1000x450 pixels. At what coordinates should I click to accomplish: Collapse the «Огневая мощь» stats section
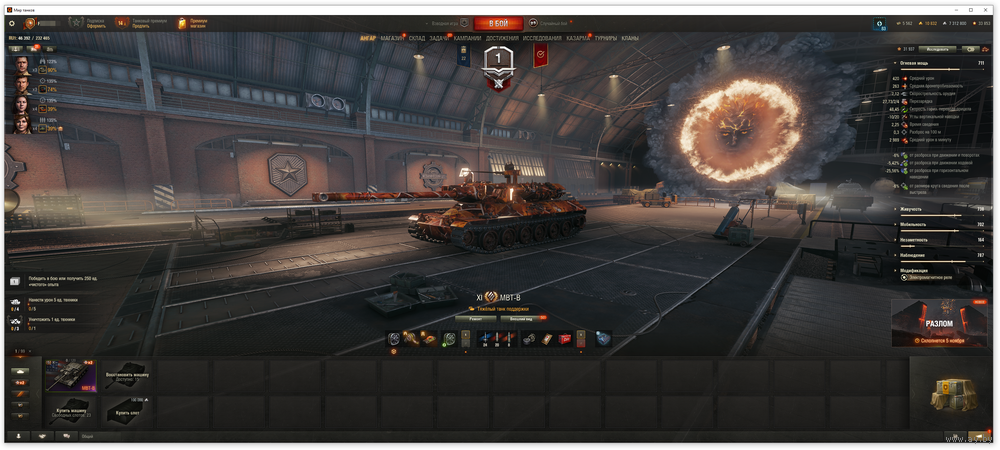pyautogui.click(x=897, y=63)
